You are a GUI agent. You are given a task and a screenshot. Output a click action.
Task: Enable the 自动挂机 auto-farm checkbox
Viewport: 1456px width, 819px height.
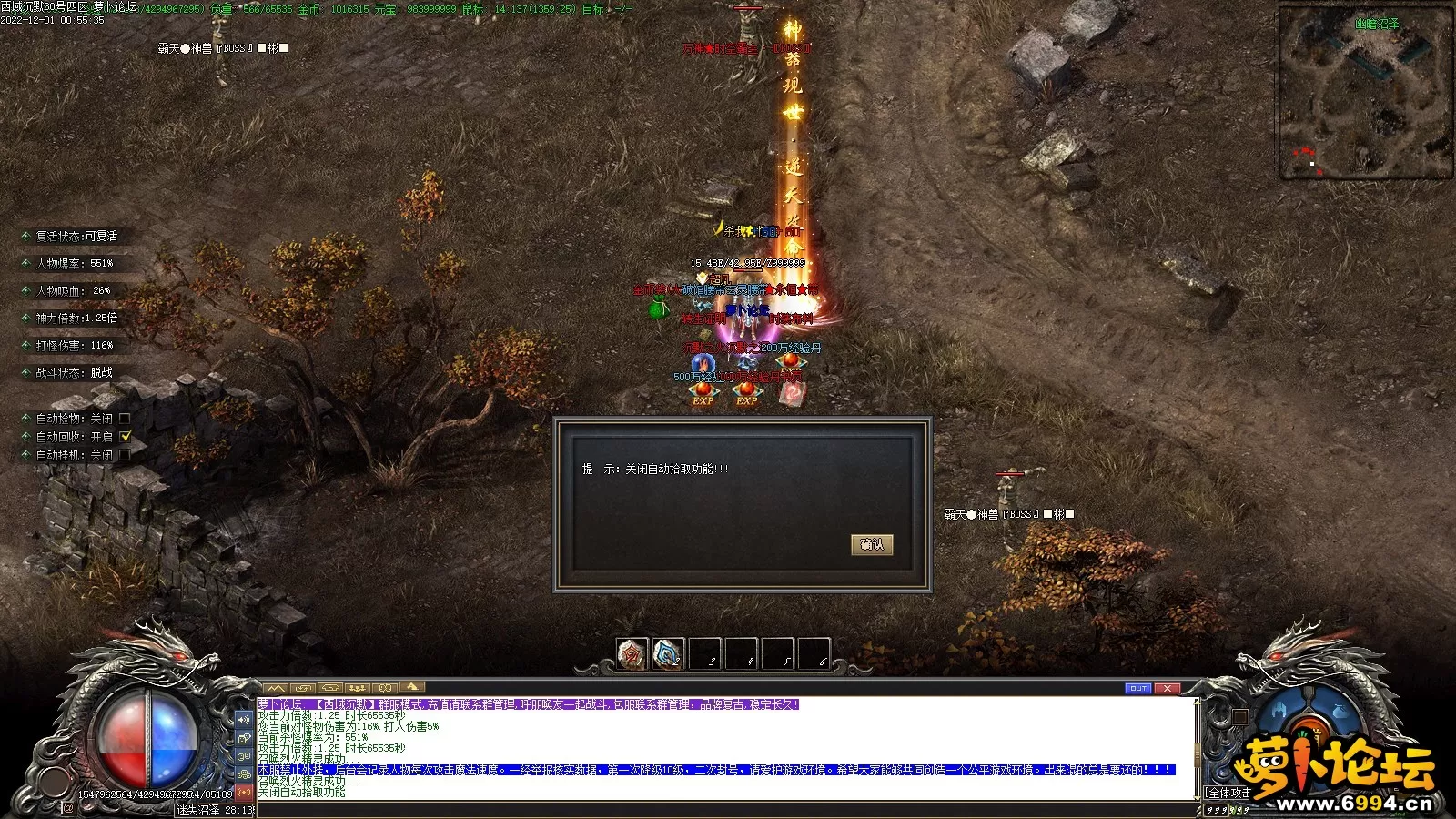125,455
